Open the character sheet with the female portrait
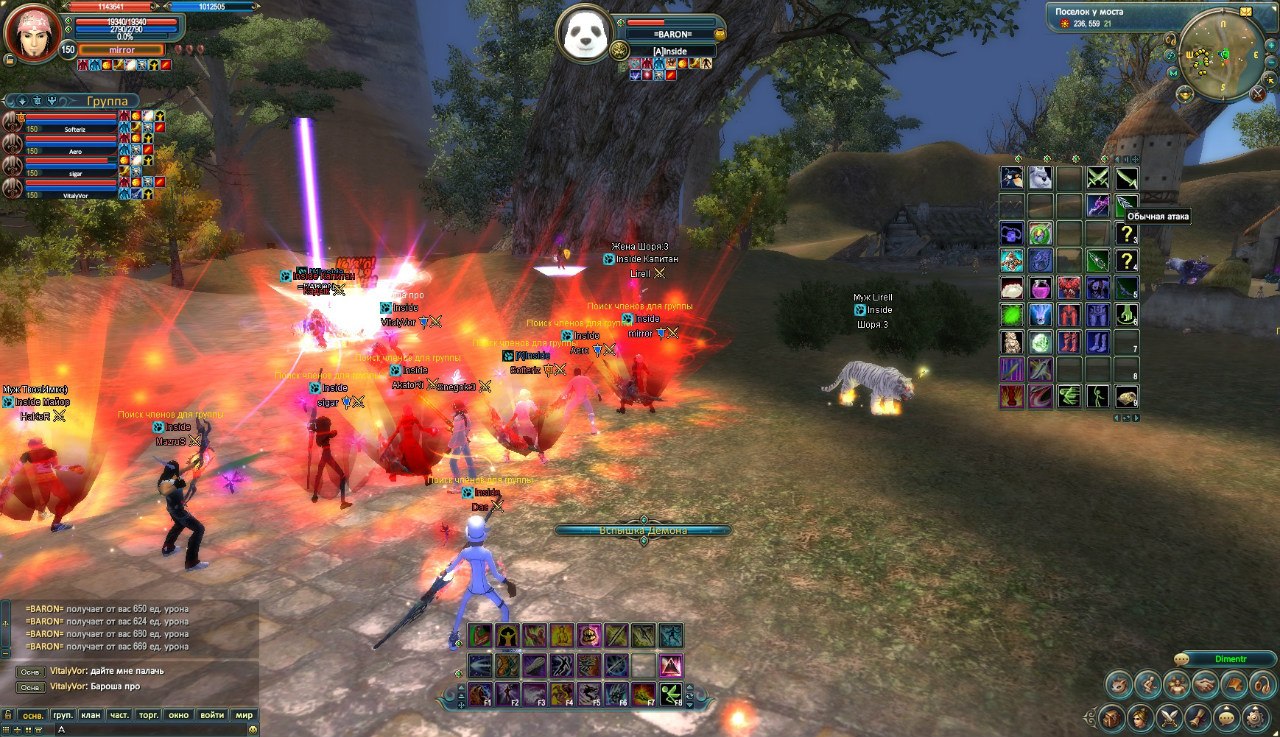This screenshot has height=737, width=1280. (1139, 717)
